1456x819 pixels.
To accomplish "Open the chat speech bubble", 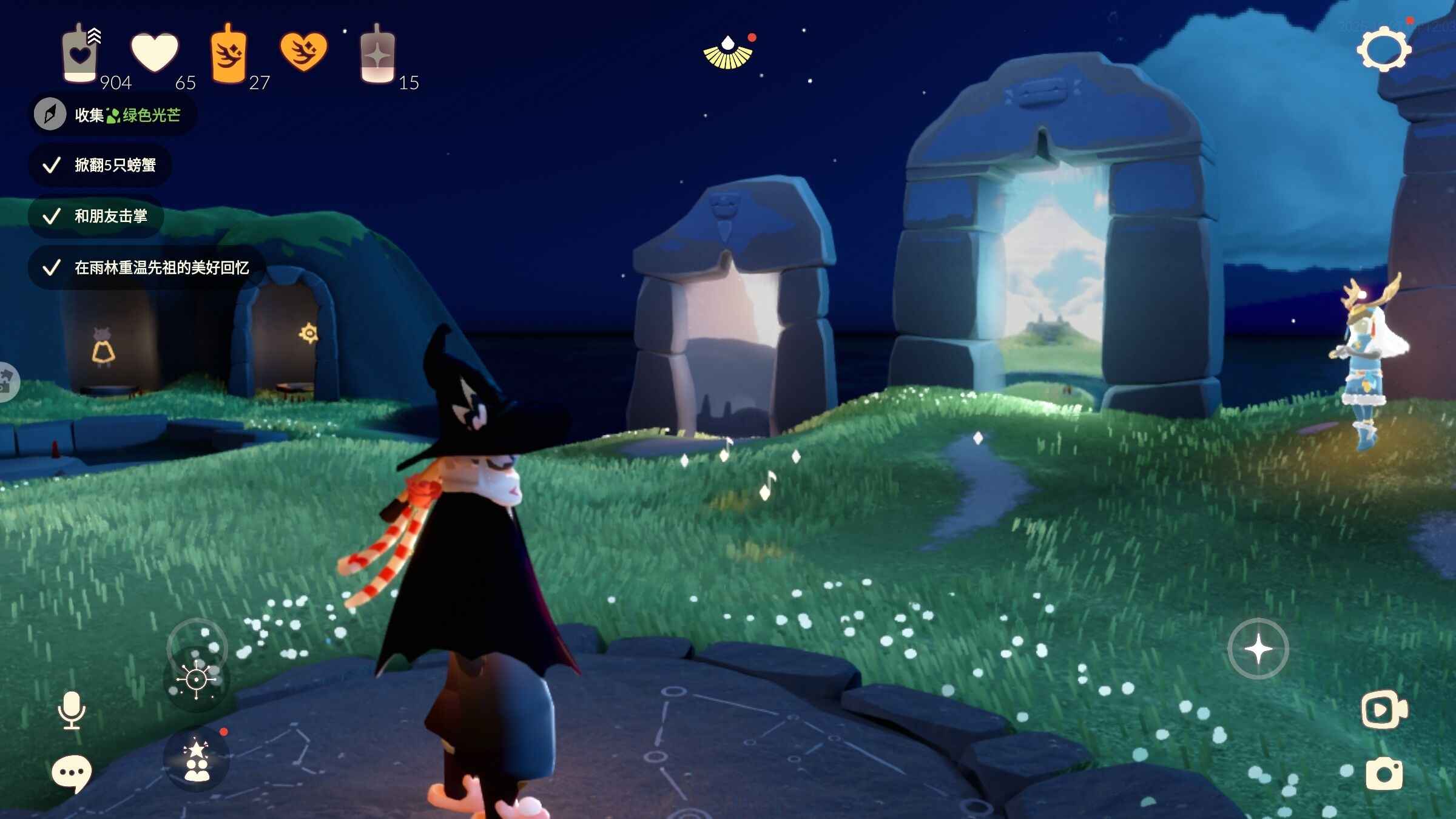I will pyautogui.click(x=72, y=773).
